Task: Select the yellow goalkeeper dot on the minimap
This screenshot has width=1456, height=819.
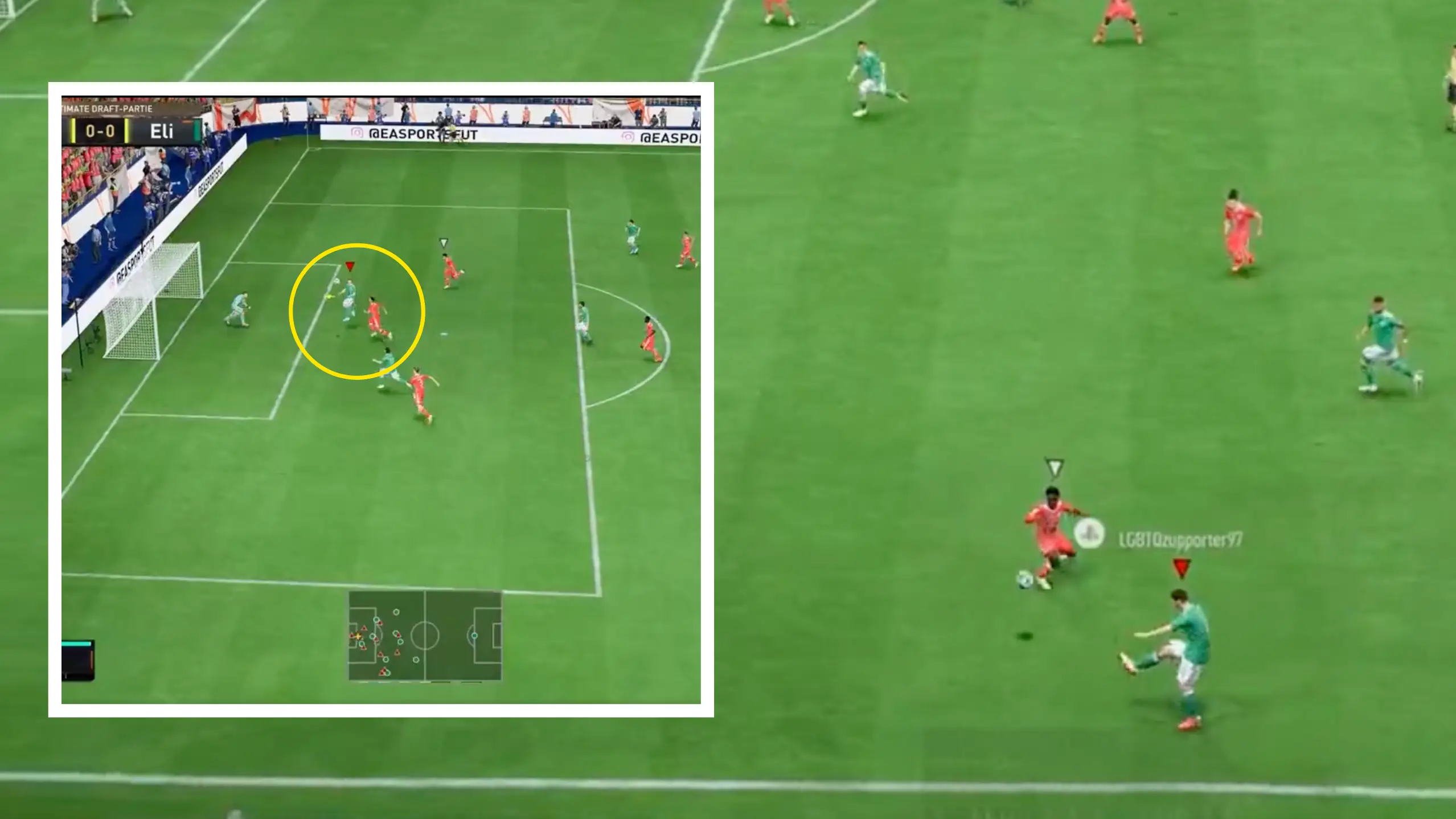Action: pos(358,636)
